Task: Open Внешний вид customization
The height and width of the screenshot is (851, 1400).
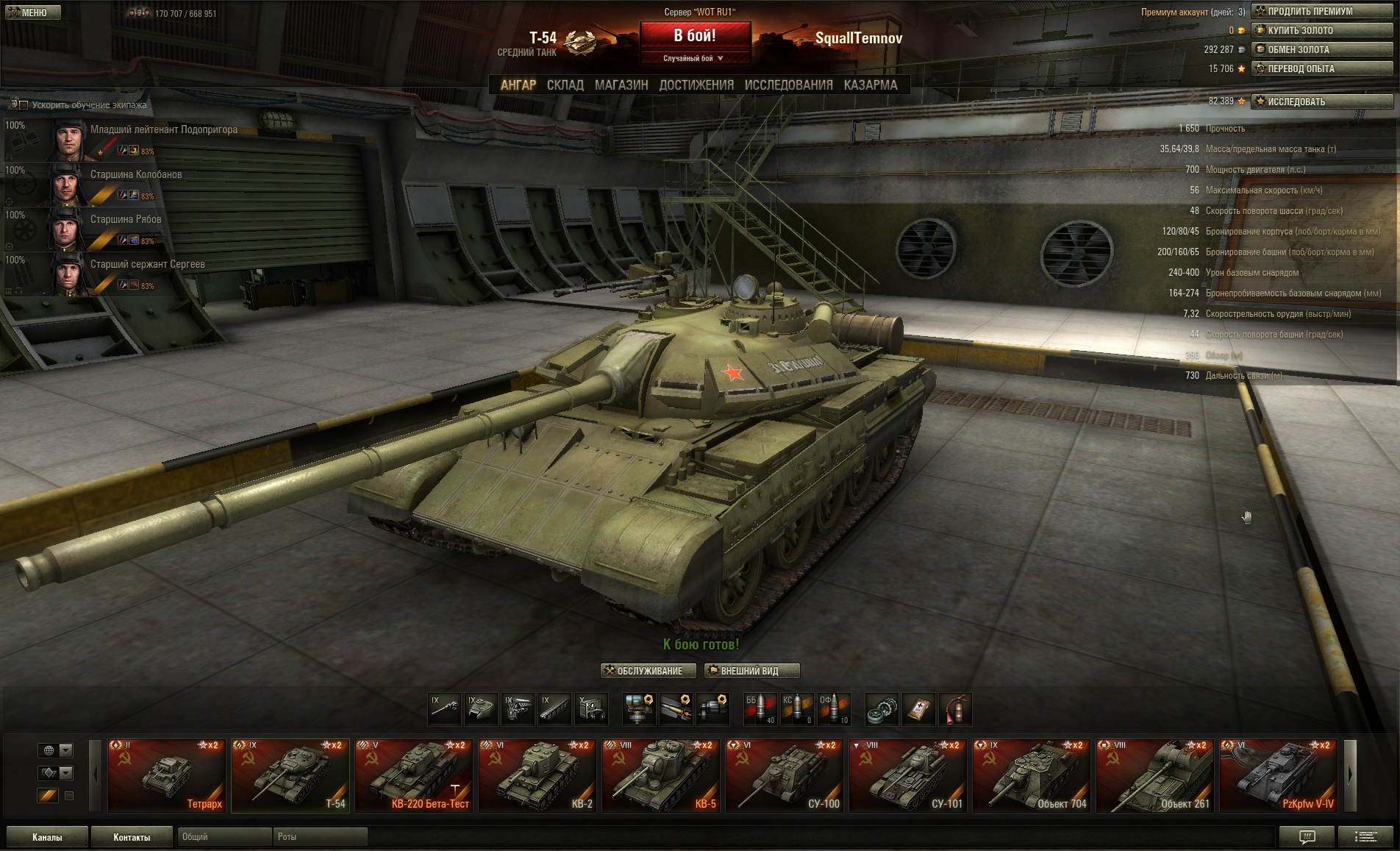Action: coord(751,671)
